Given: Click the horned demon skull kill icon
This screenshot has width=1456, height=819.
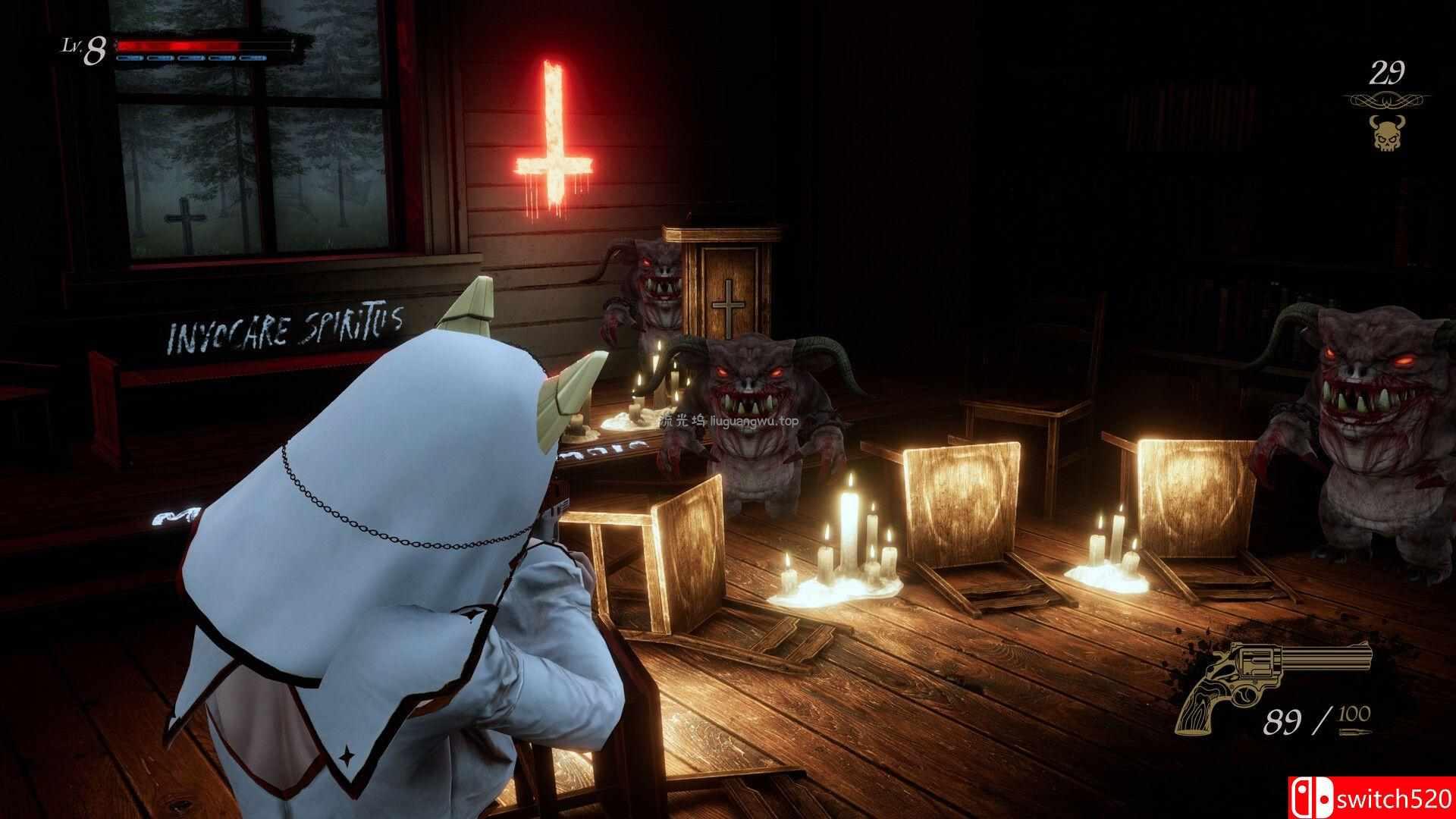Looking at the screenshot, I should click(x=1385, y=132).
